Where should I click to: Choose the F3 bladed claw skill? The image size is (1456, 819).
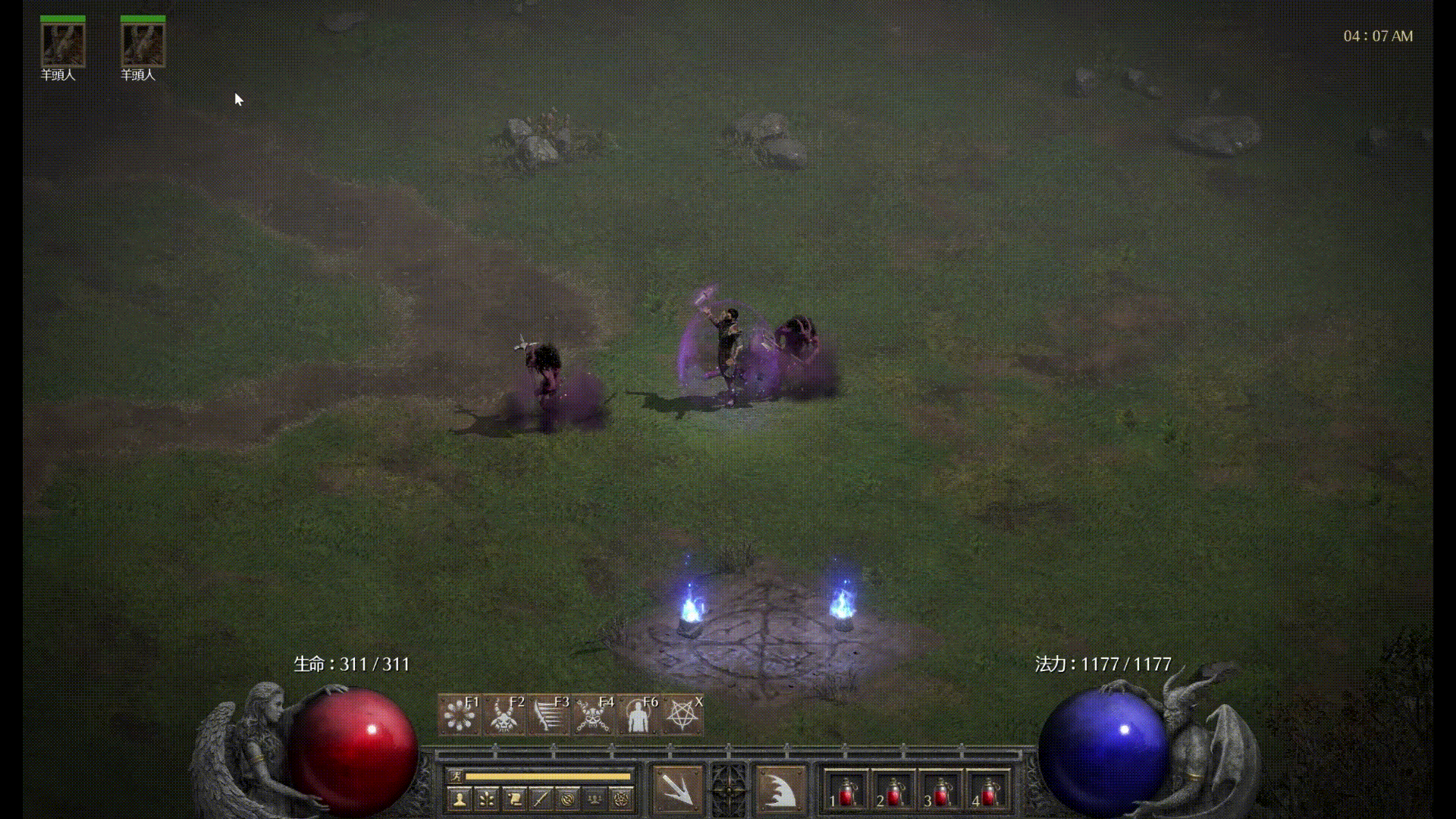tap(548, 714)
